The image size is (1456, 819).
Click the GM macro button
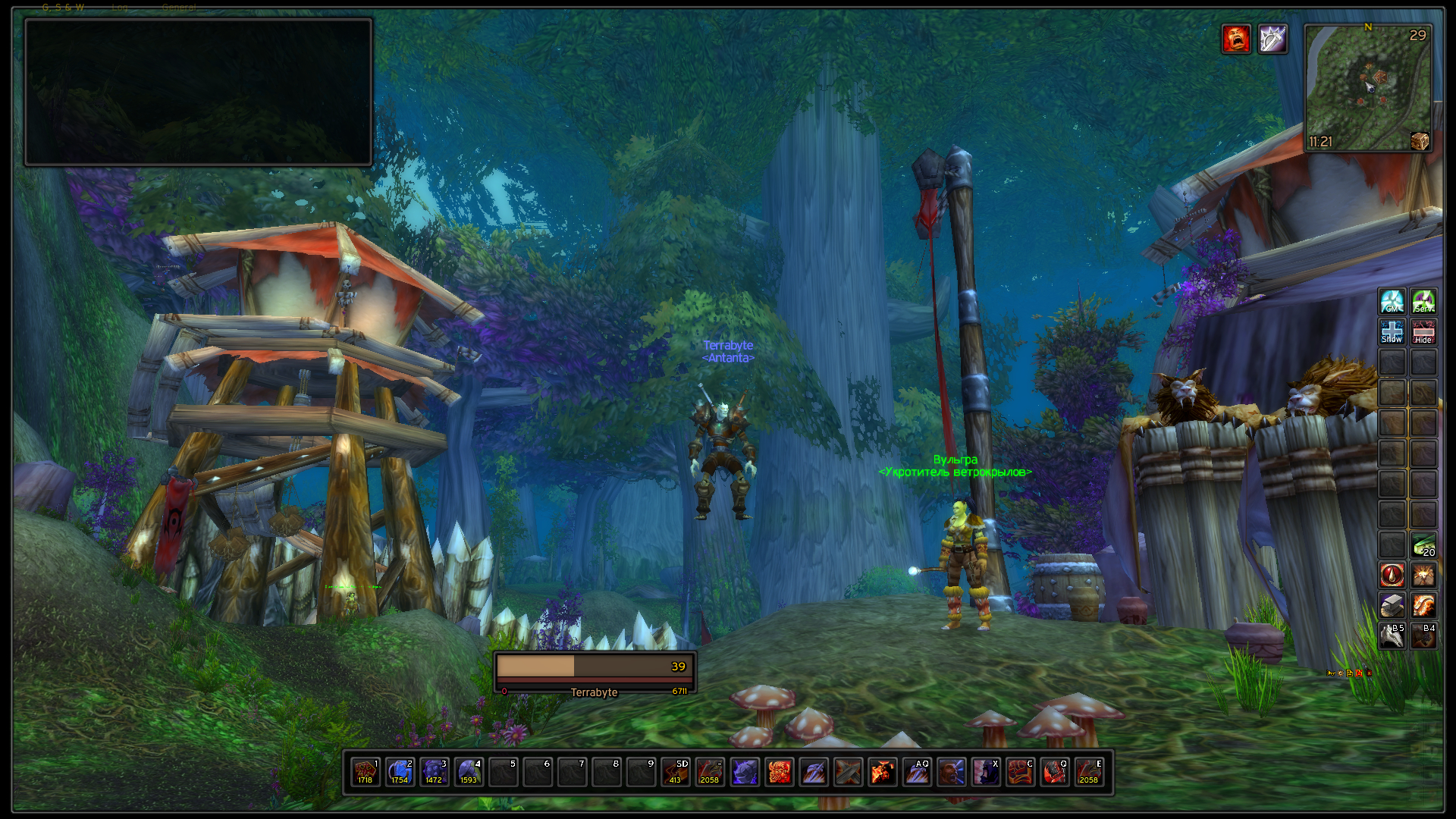[1392, 302]
